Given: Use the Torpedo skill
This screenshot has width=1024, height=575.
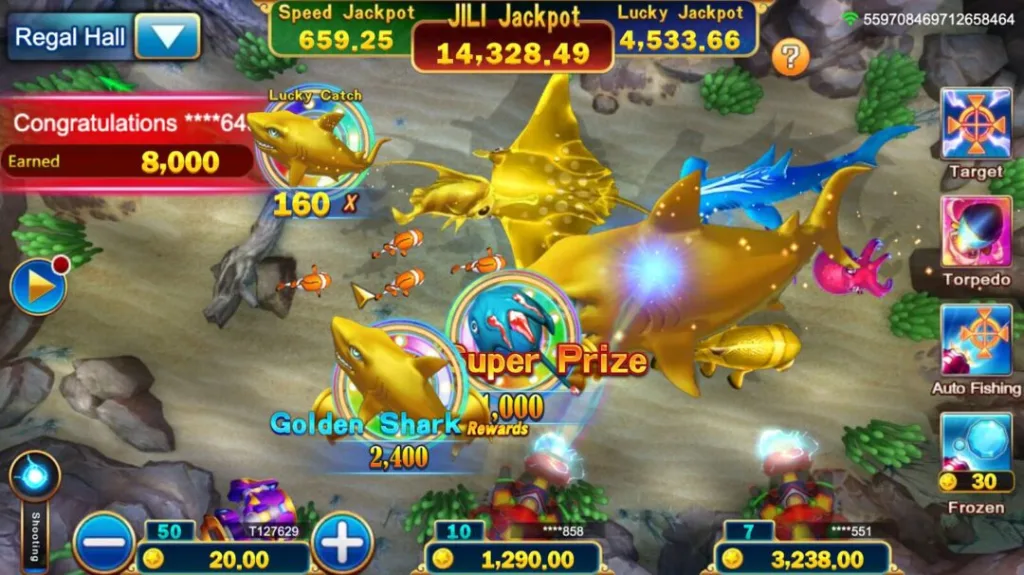Looking at the screenshot, I should [975, 232].
